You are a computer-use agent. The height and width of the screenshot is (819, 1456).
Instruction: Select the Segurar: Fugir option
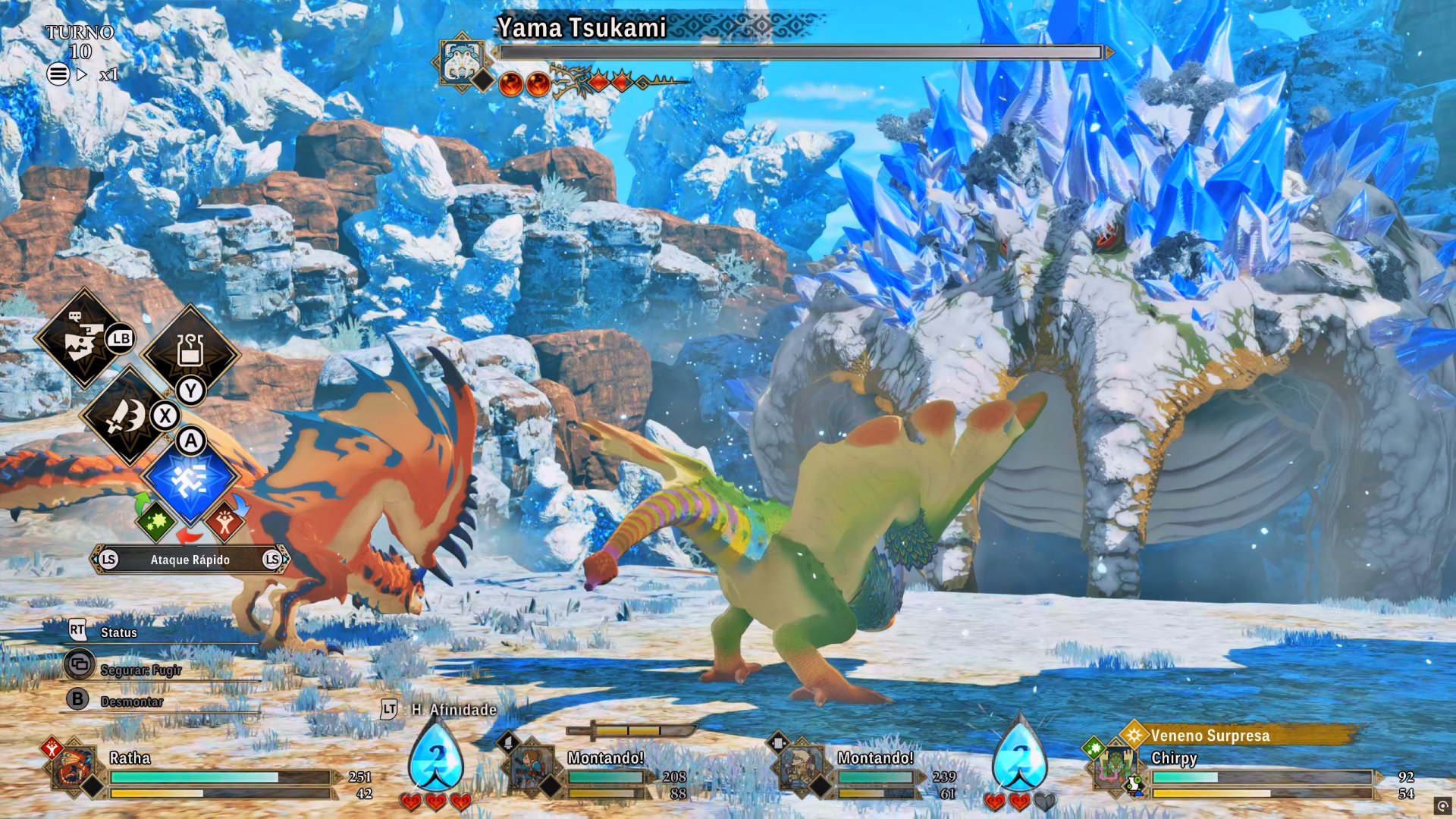pos(140,670)
